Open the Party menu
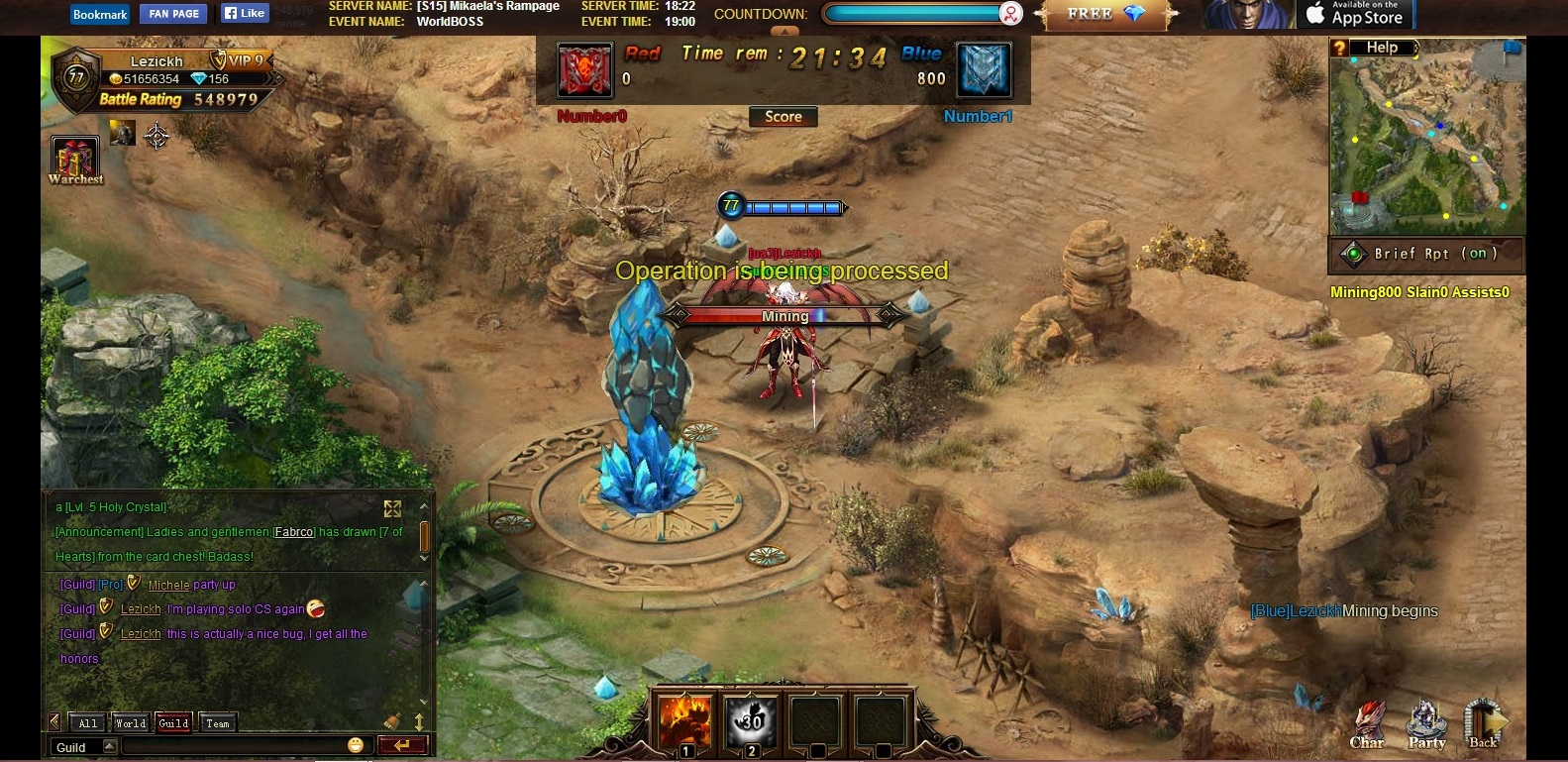Screen dimensions: 1568x762 (x=1426, y=725)
